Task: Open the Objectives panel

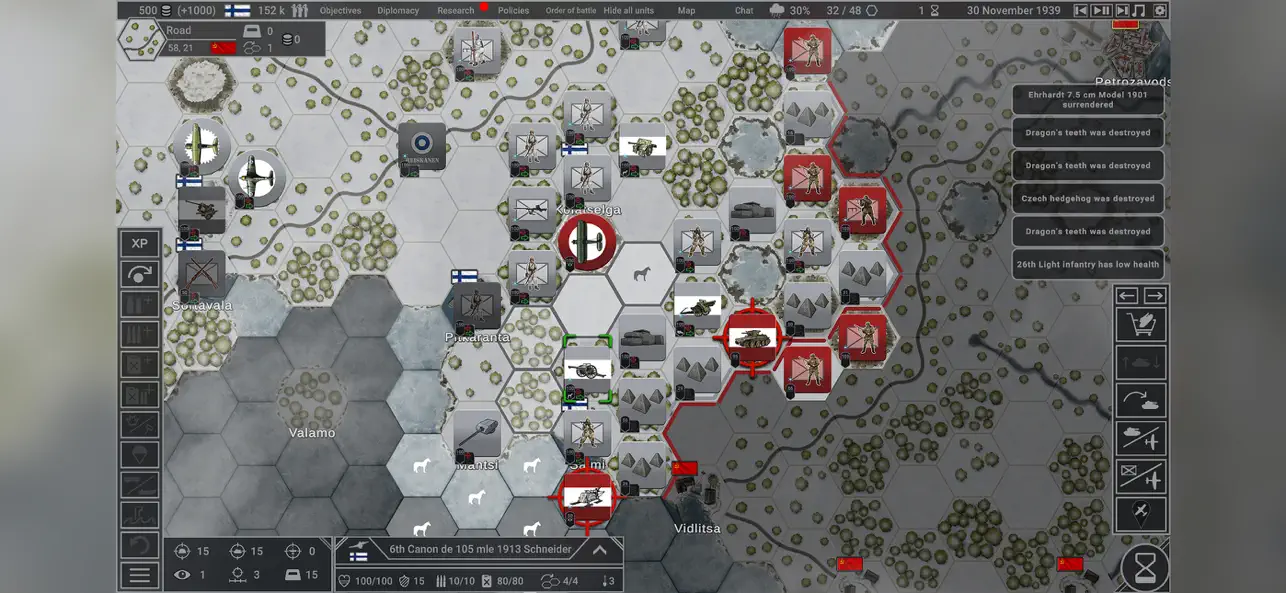Action: [340, 11]
